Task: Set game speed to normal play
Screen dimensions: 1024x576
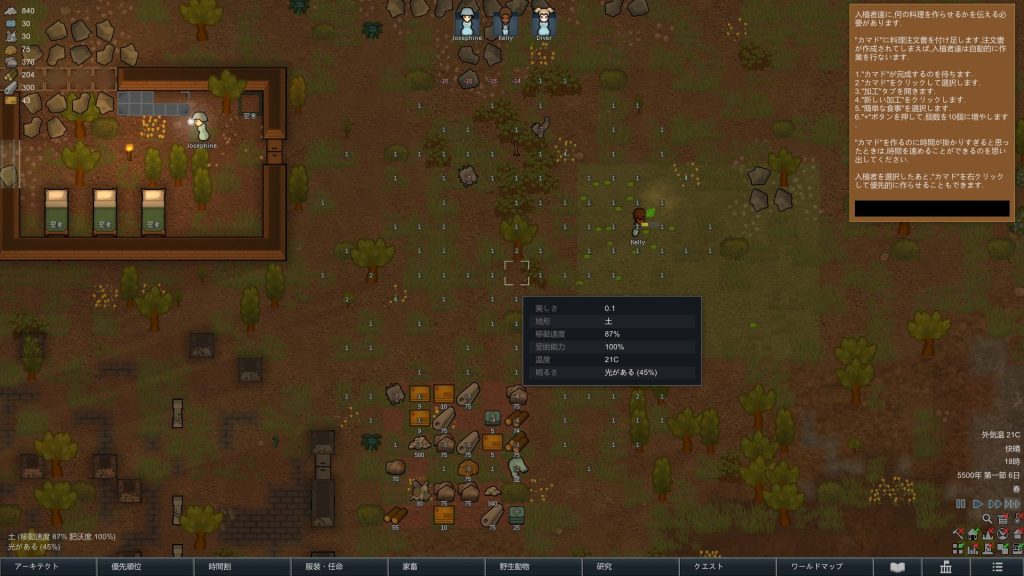Action: pos(978,504)
